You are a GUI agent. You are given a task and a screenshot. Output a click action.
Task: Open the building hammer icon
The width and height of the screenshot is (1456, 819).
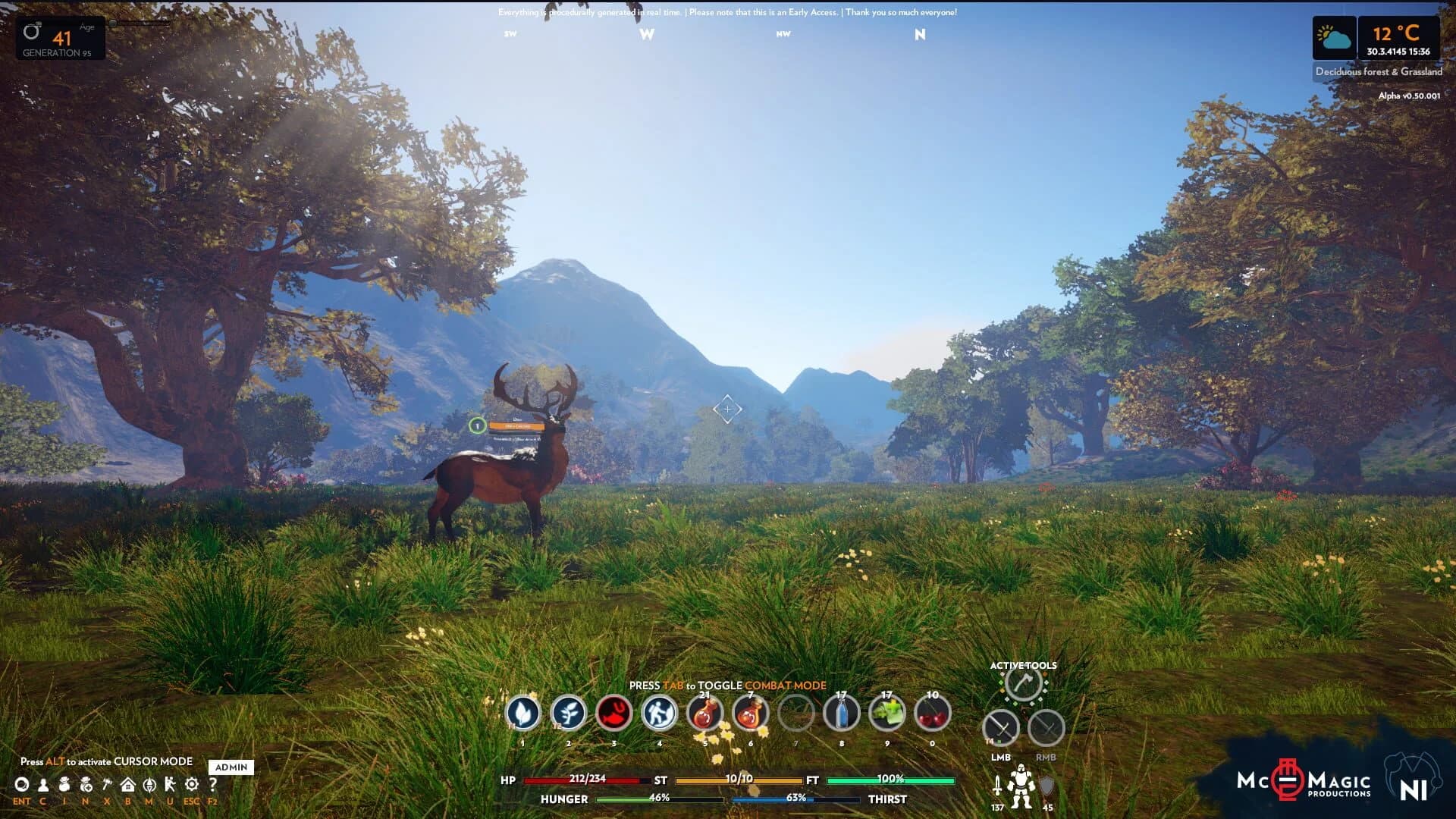point(108,786)
